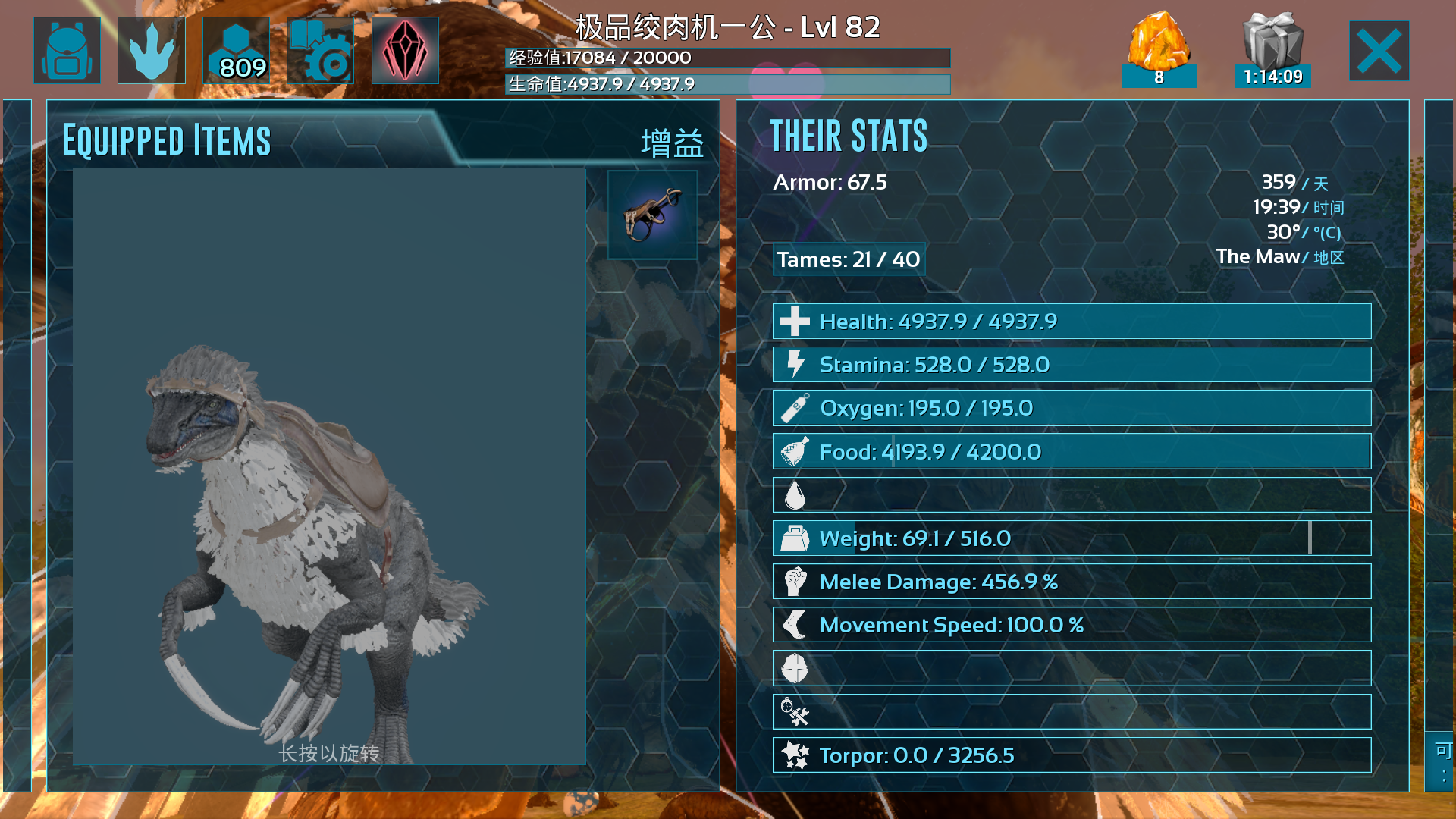Select the Weight stat row
The height and width of the screenshot is (819, 1456).
click(x=1072, y=538)
